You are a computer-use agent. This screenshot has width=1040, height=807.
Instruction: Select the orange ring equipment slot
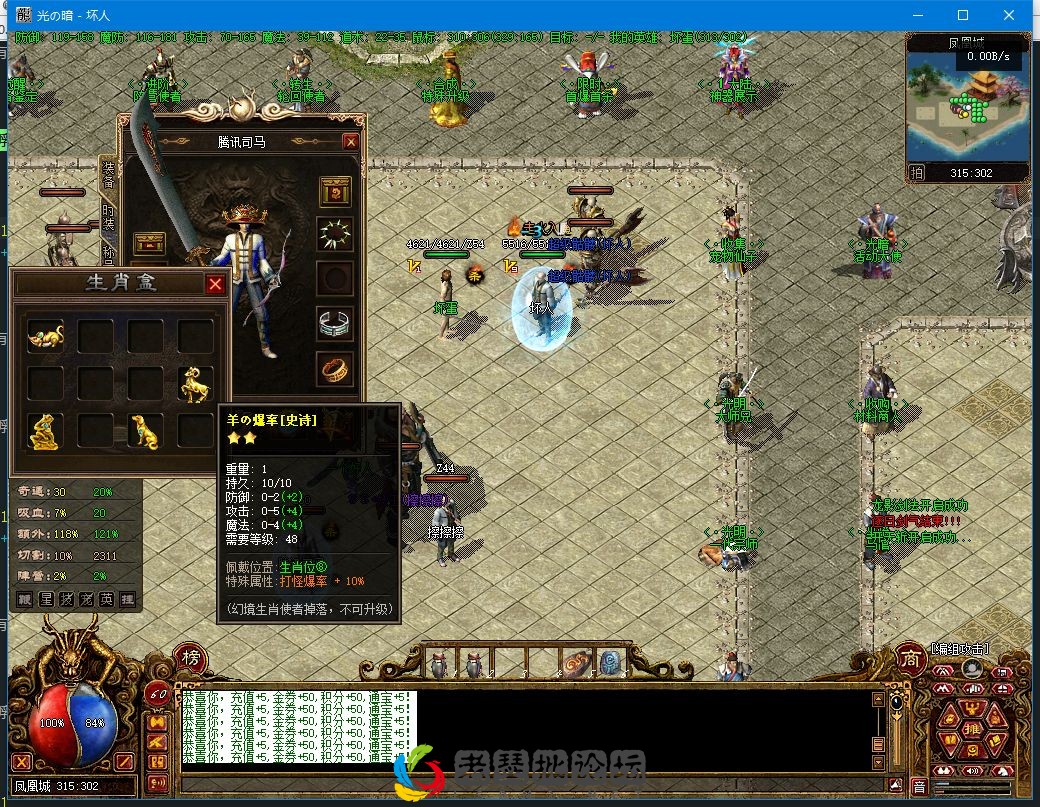(x=335, y=368)
